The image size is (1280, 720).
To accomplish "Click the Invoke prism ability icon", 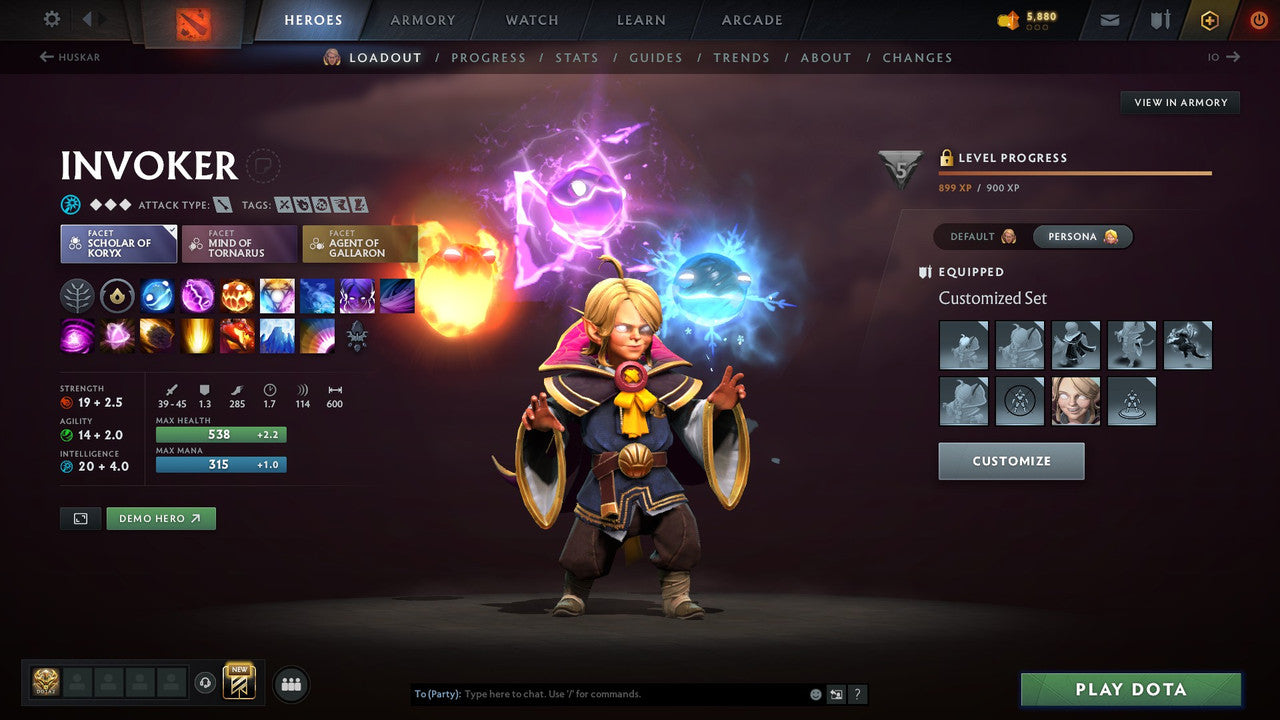I will click(x=277, y=295).
